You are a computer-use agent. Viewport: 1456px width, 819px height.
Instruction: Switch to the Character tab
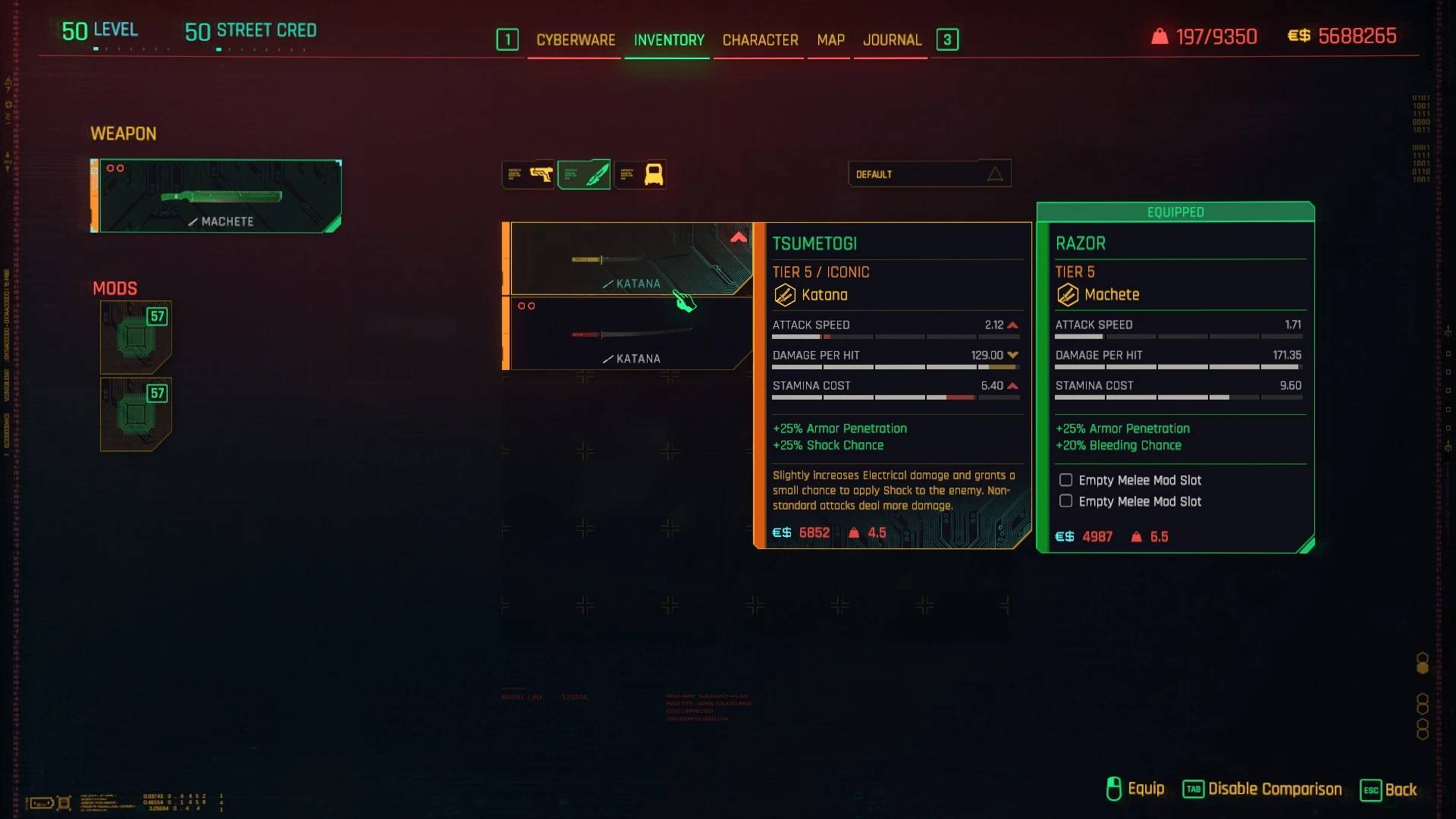click(760, 40)
